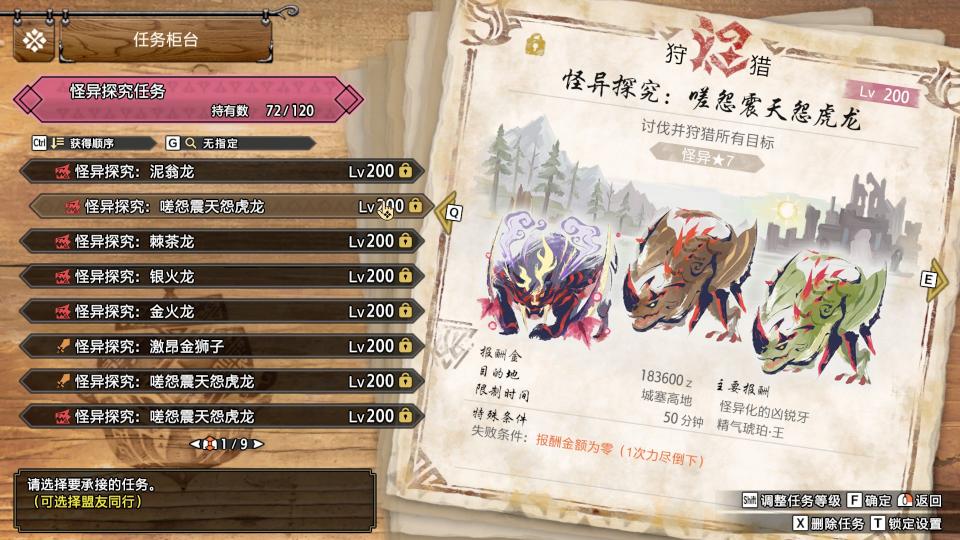Switch quest category with the right pink arrow
This screenshot has width=960, height=540.
pos(349,99)
